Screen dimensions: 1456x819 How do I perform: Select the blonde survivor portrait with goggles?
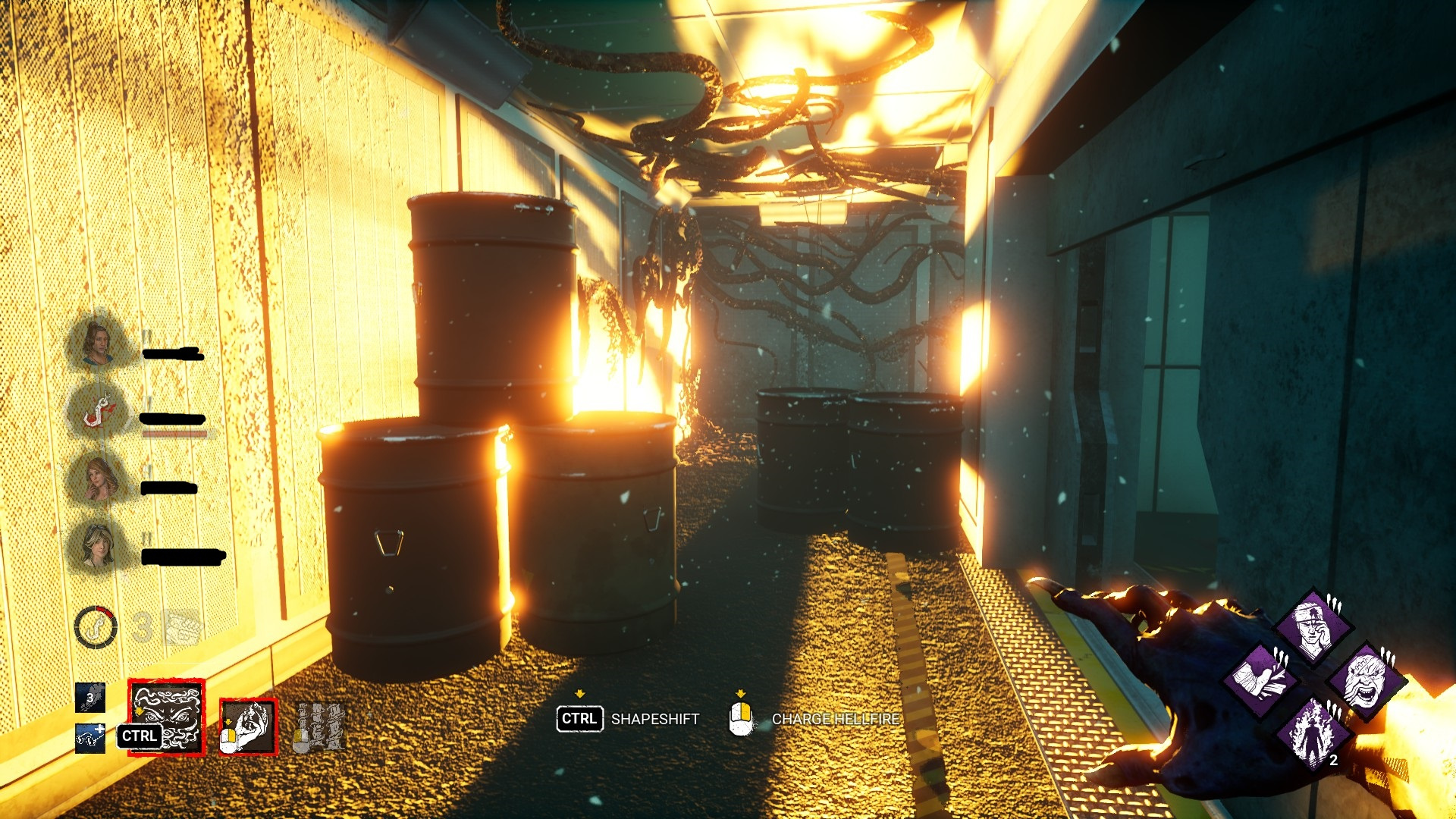click(x=97, y=546)
